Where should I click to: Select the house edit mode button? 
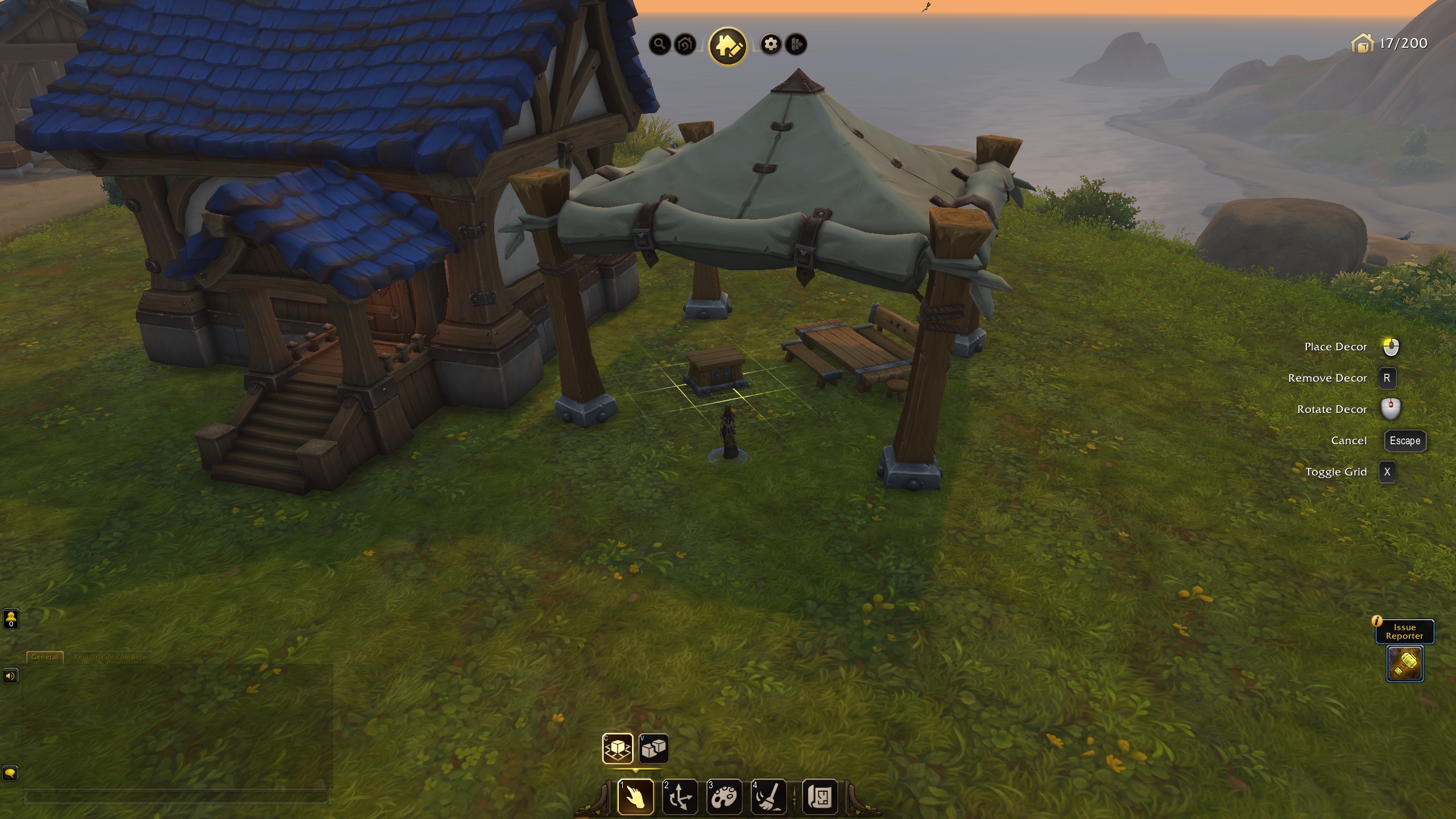[x=728, y=45]
